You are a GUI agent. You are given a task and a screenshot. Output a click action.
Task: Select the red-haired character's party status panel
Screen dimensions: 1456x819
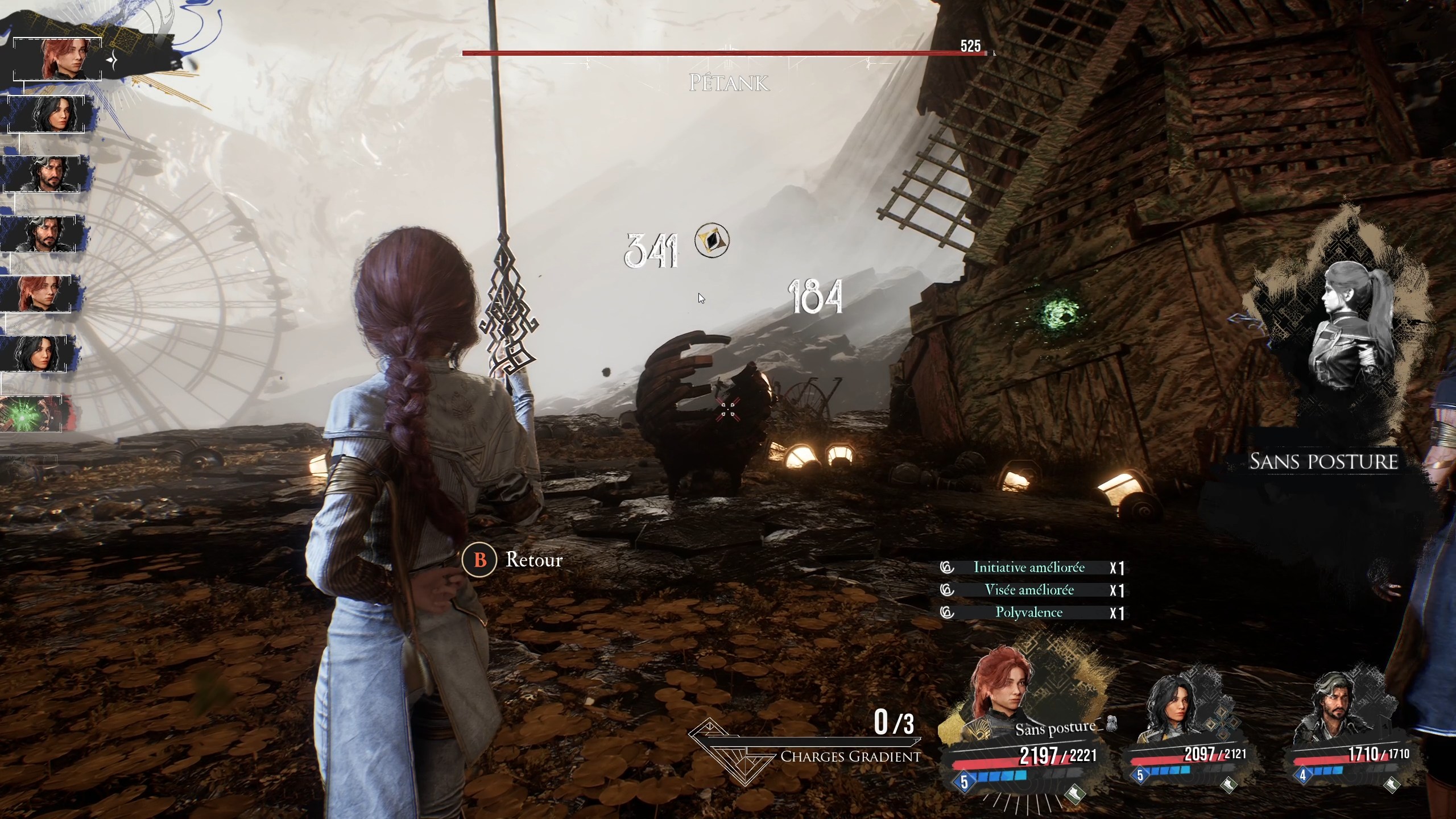pyautogui.click(x=1018, y=734)
